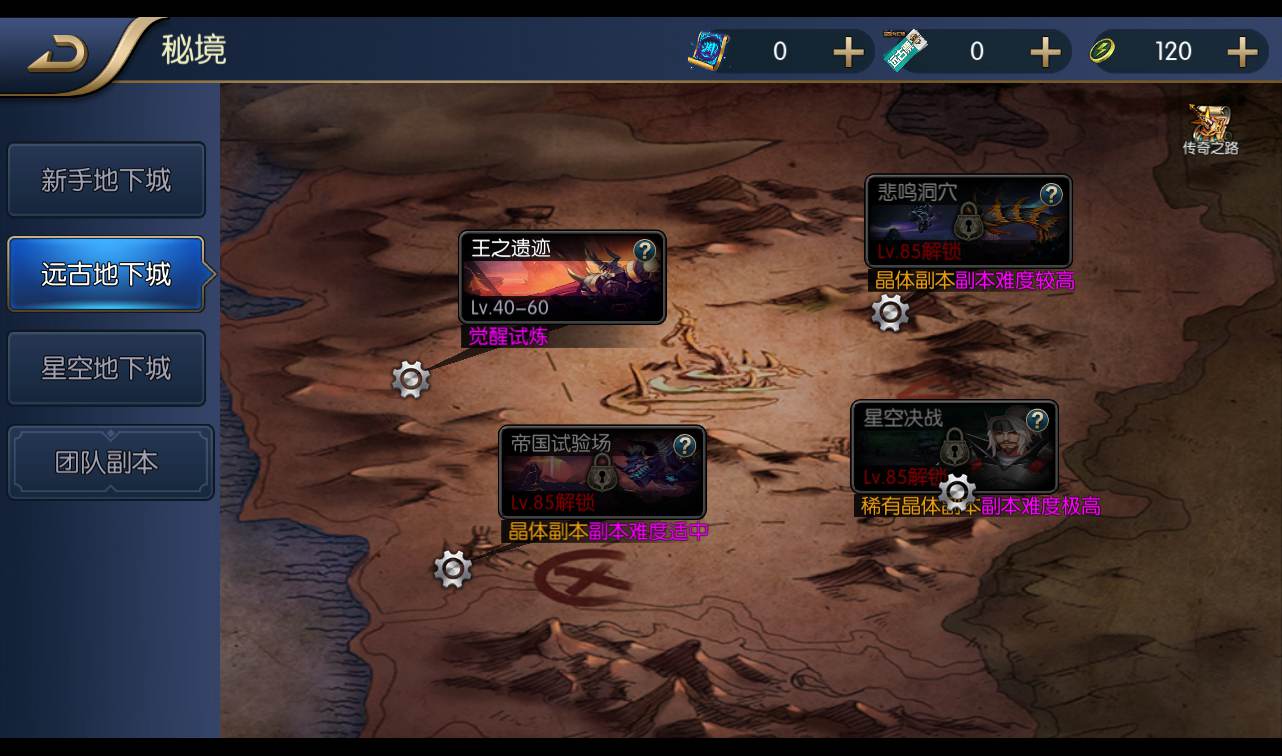Show help for 帝国试验场
This screenshot has height=756, width=1282.
point(685,445)
